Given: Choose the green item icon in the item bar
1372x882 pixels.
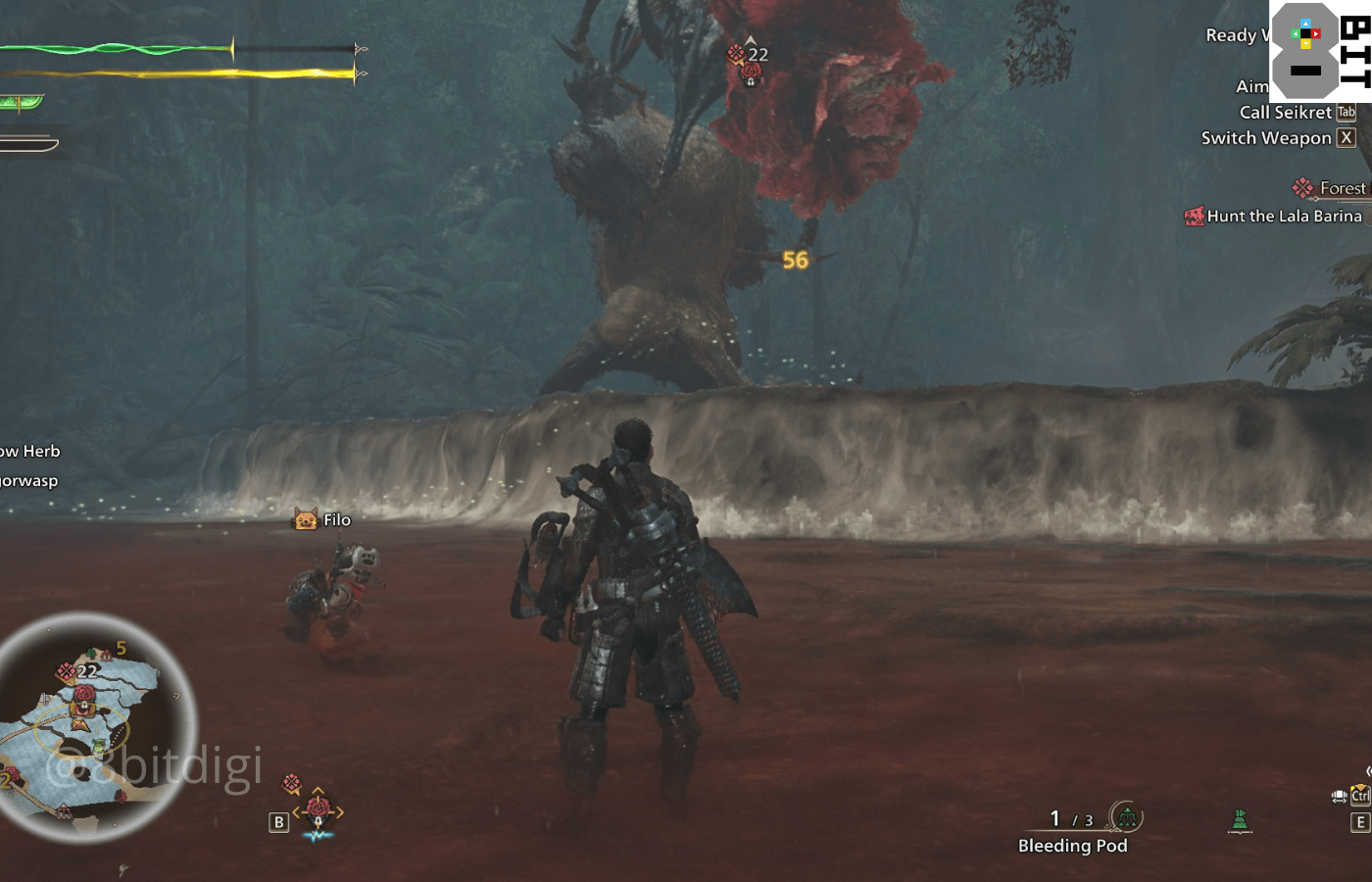Looking at the screenshot, I should (1240, 821).
